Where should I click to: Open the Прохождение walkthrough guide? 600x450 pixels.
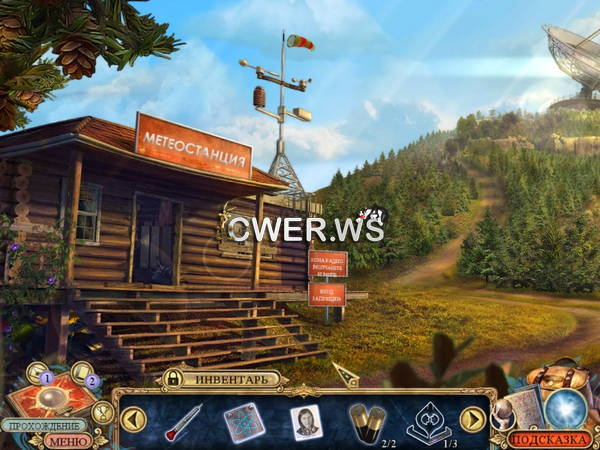(42, 425)
